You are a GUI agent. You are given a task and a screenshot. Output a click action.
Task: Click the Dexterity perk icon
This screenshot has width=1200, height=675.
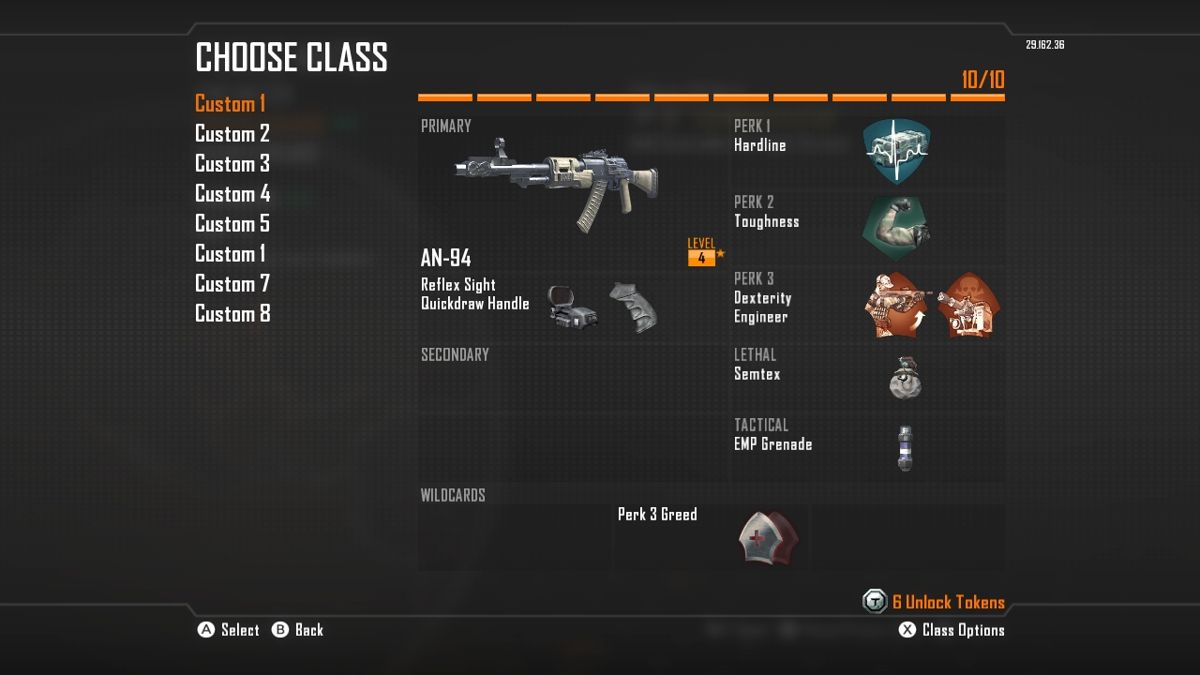tap(895, 305)
